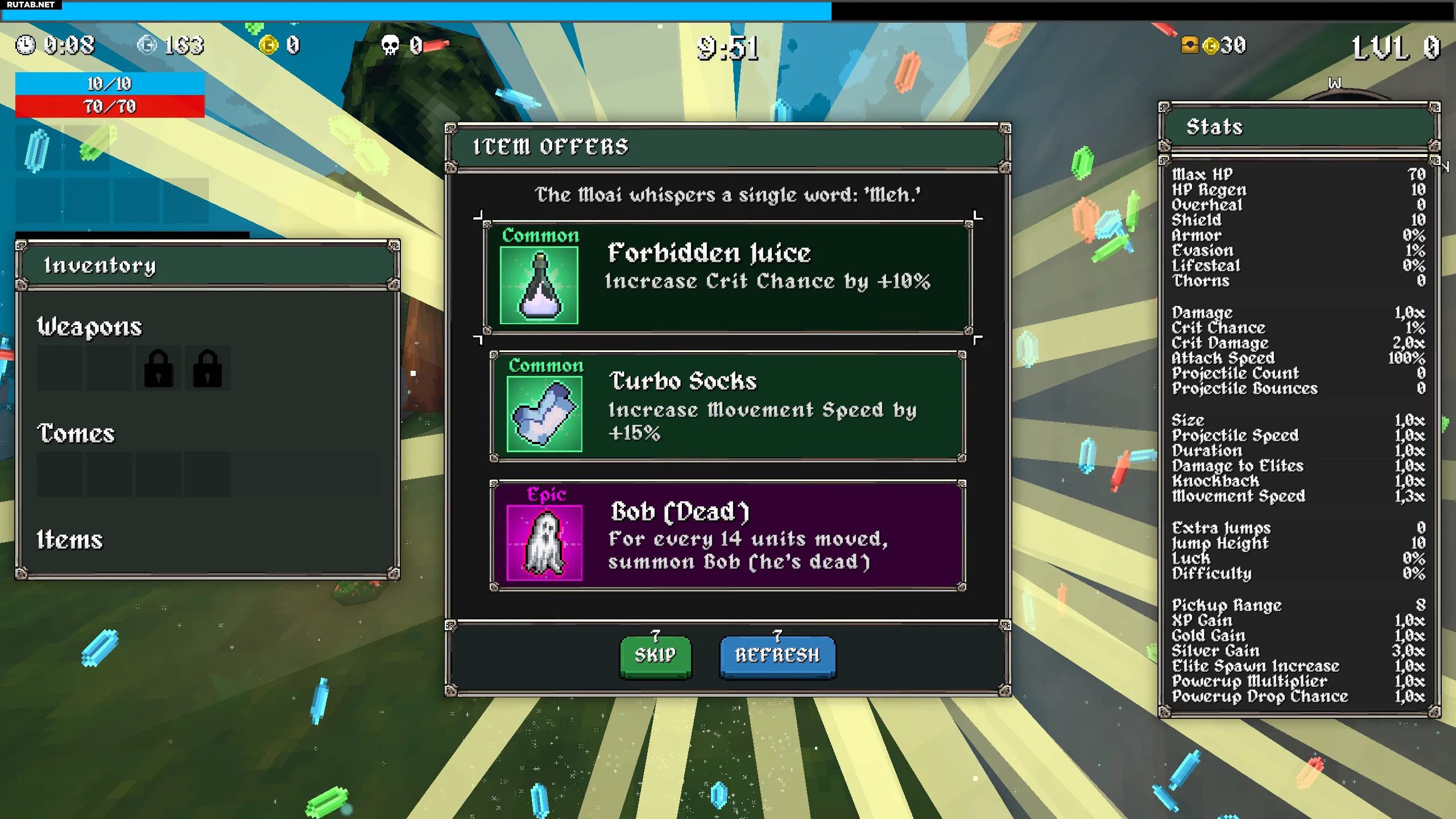
Task: Pick the Turbo Socks item offer
Action: 727,406
